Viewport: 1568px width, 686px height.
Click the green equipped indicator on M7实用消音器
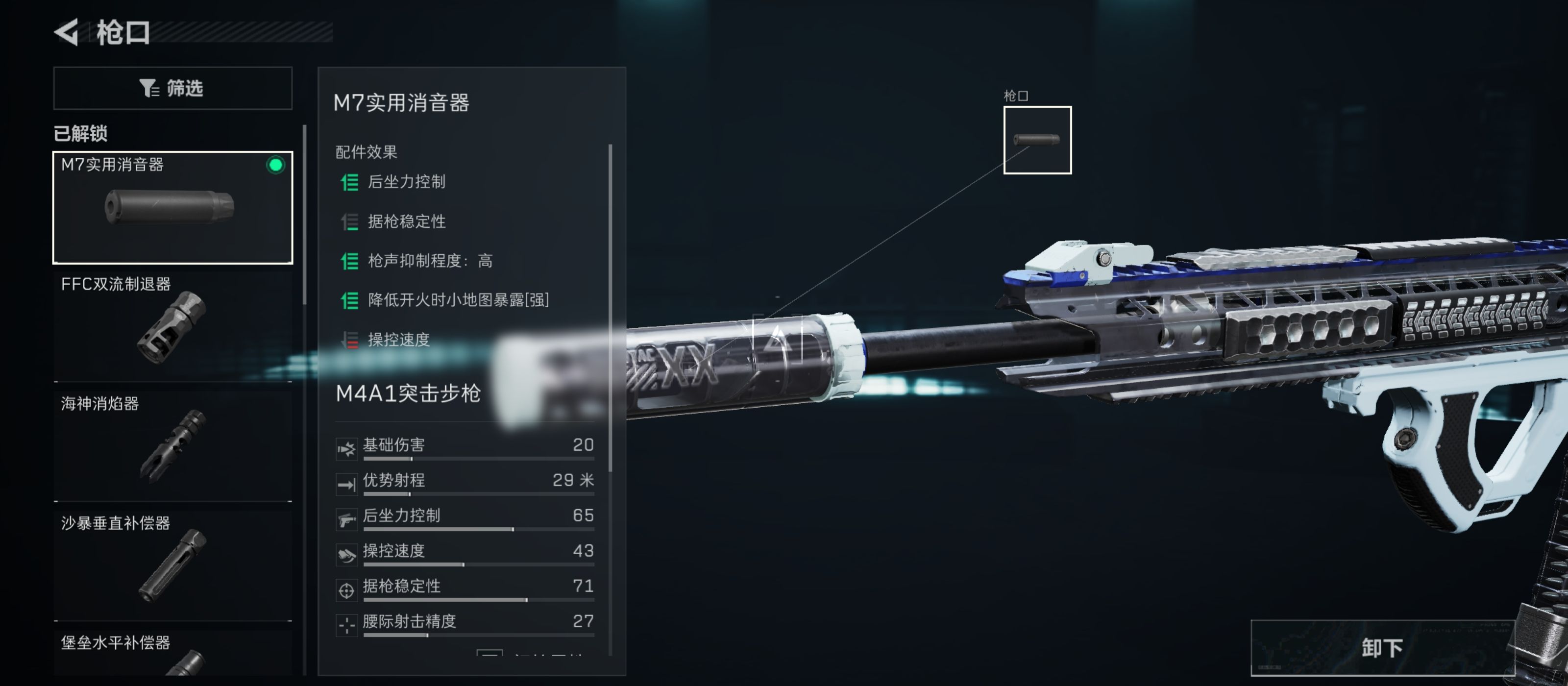click(x=275, y=164)
